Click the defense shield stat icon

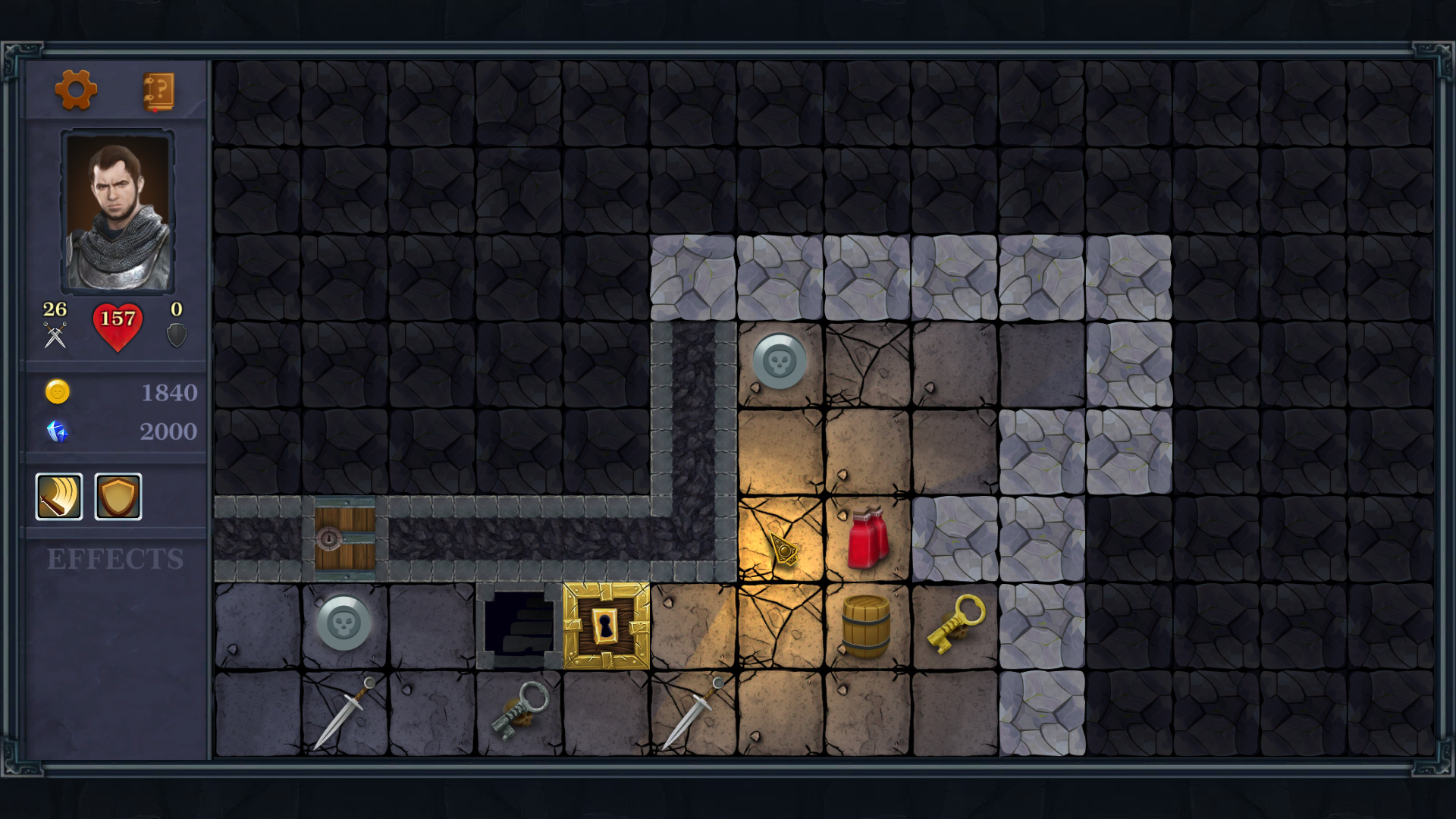click(176, 334)
